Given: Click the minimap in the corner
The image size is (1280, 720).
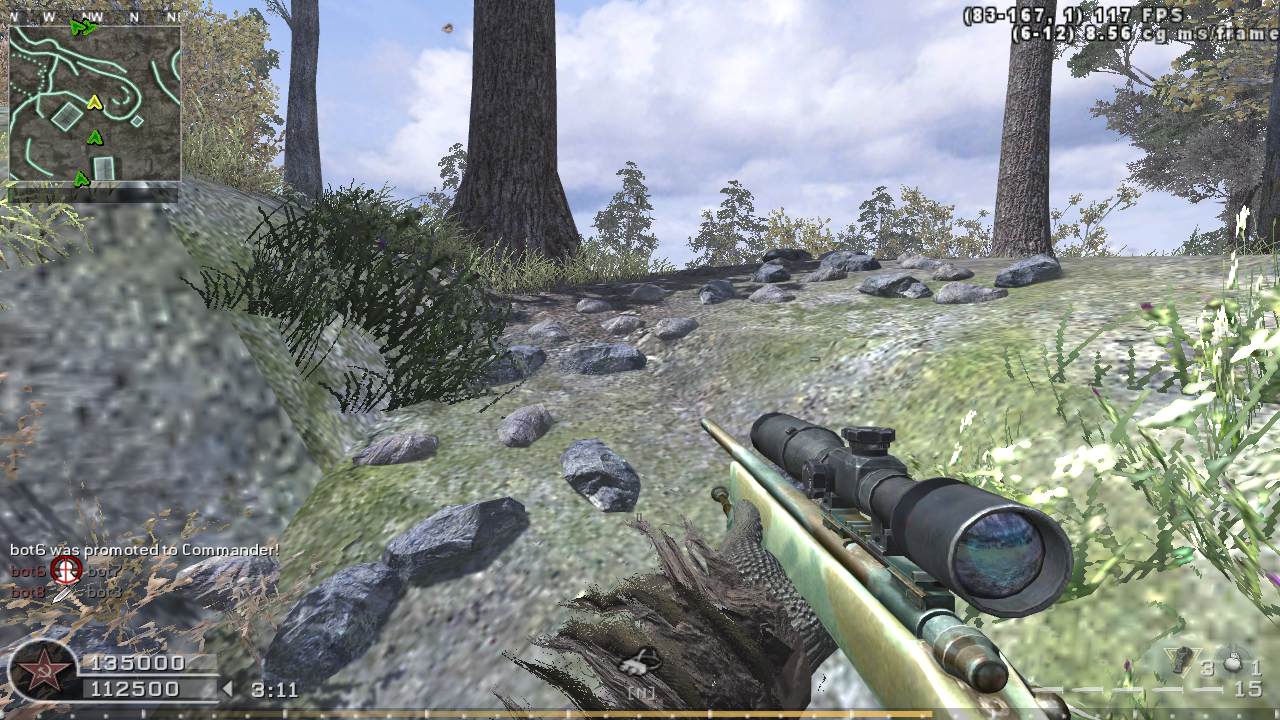Looking at the screenshot, I should pyautogui.click(x=95, y=104).
